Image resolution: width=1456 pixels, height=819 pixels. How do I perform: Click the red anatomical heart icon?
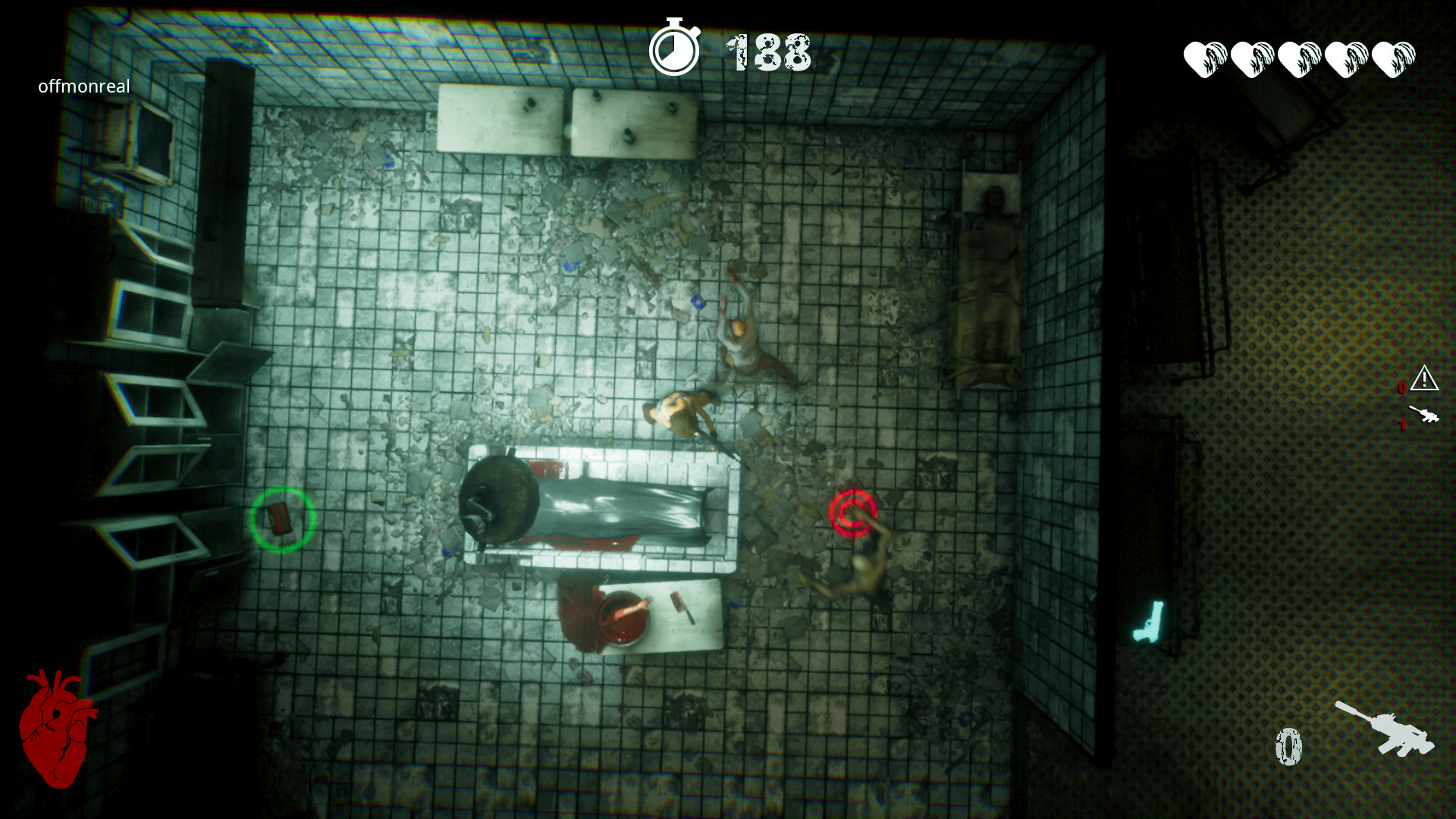(57, 728)
